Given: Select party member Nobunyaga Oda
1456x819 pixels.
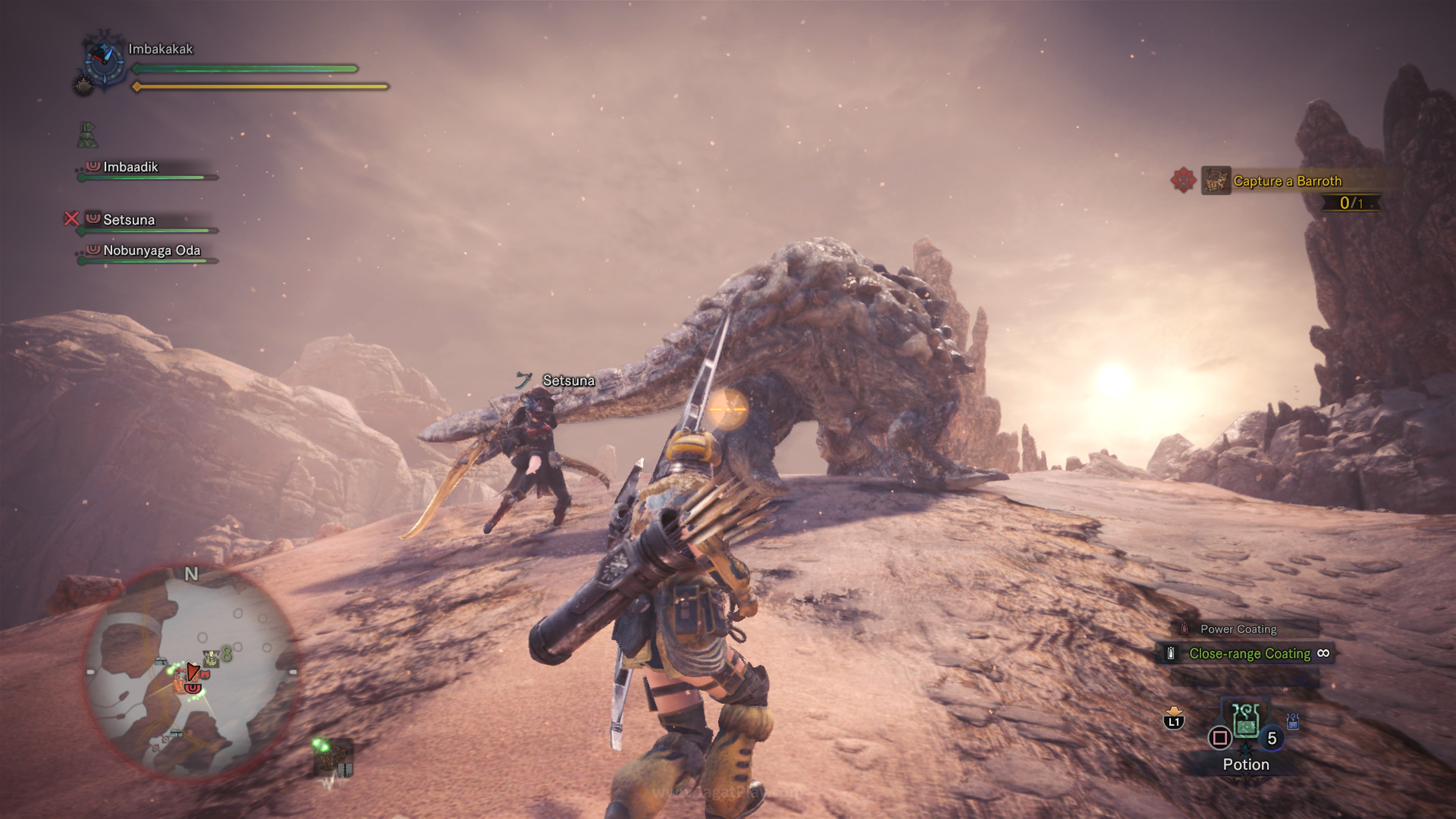Looking at the screenshot, I should pos(152,250).
